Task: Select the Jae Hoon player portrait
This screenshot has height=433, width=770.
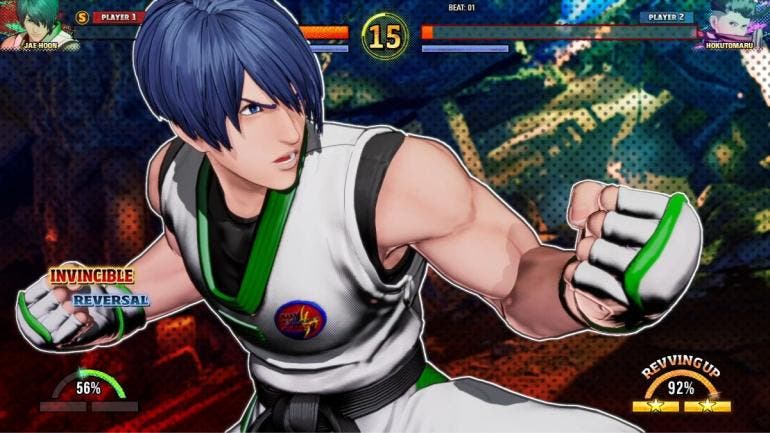Action: 38,22
